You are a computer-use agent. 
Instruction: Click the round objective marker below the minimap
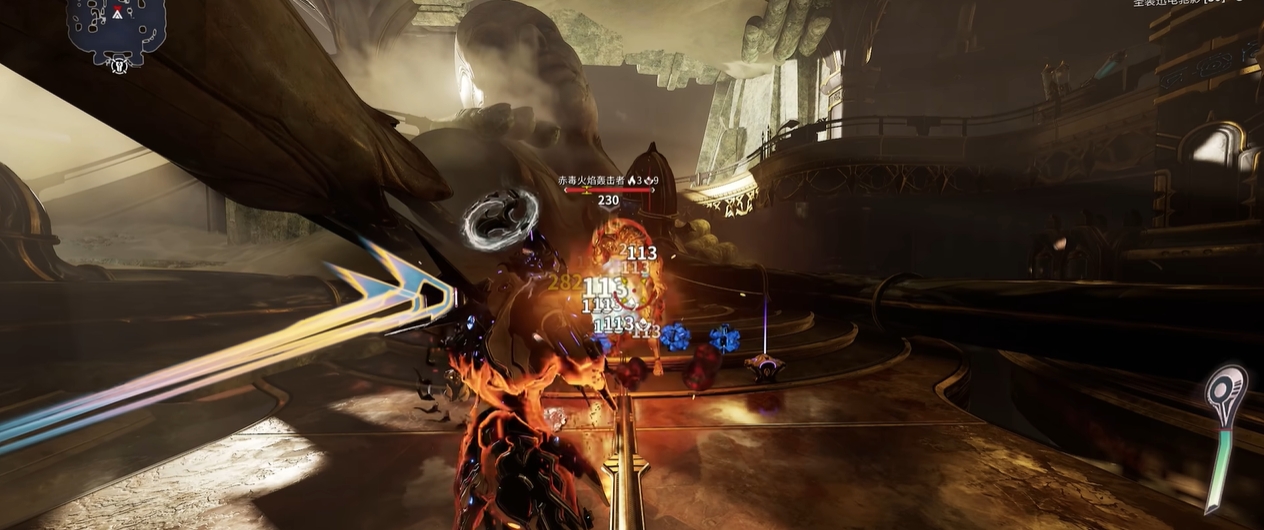(x=119, y=65)
